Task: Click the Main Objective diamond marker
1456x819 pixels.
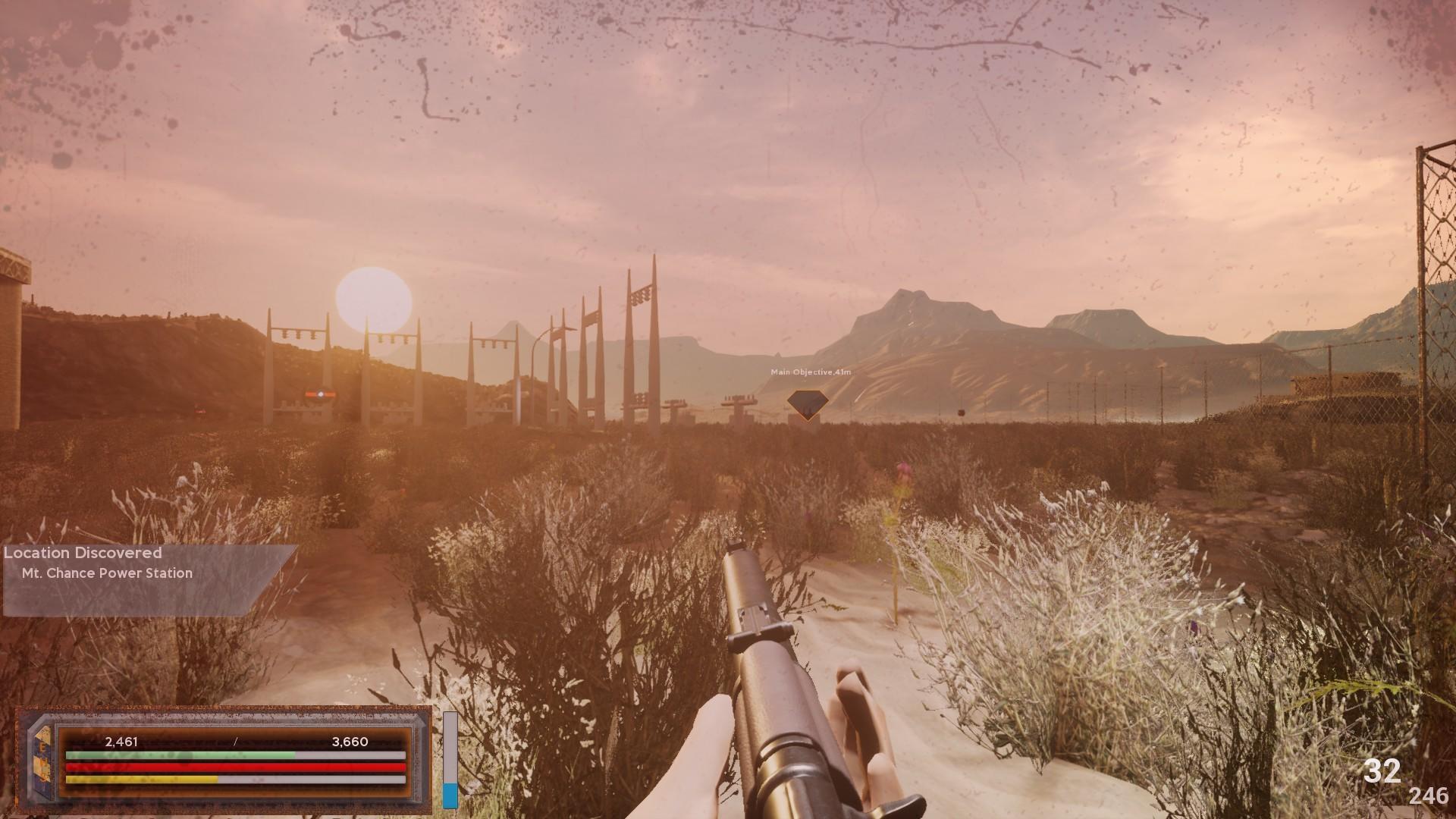Action: click(807, 401)
